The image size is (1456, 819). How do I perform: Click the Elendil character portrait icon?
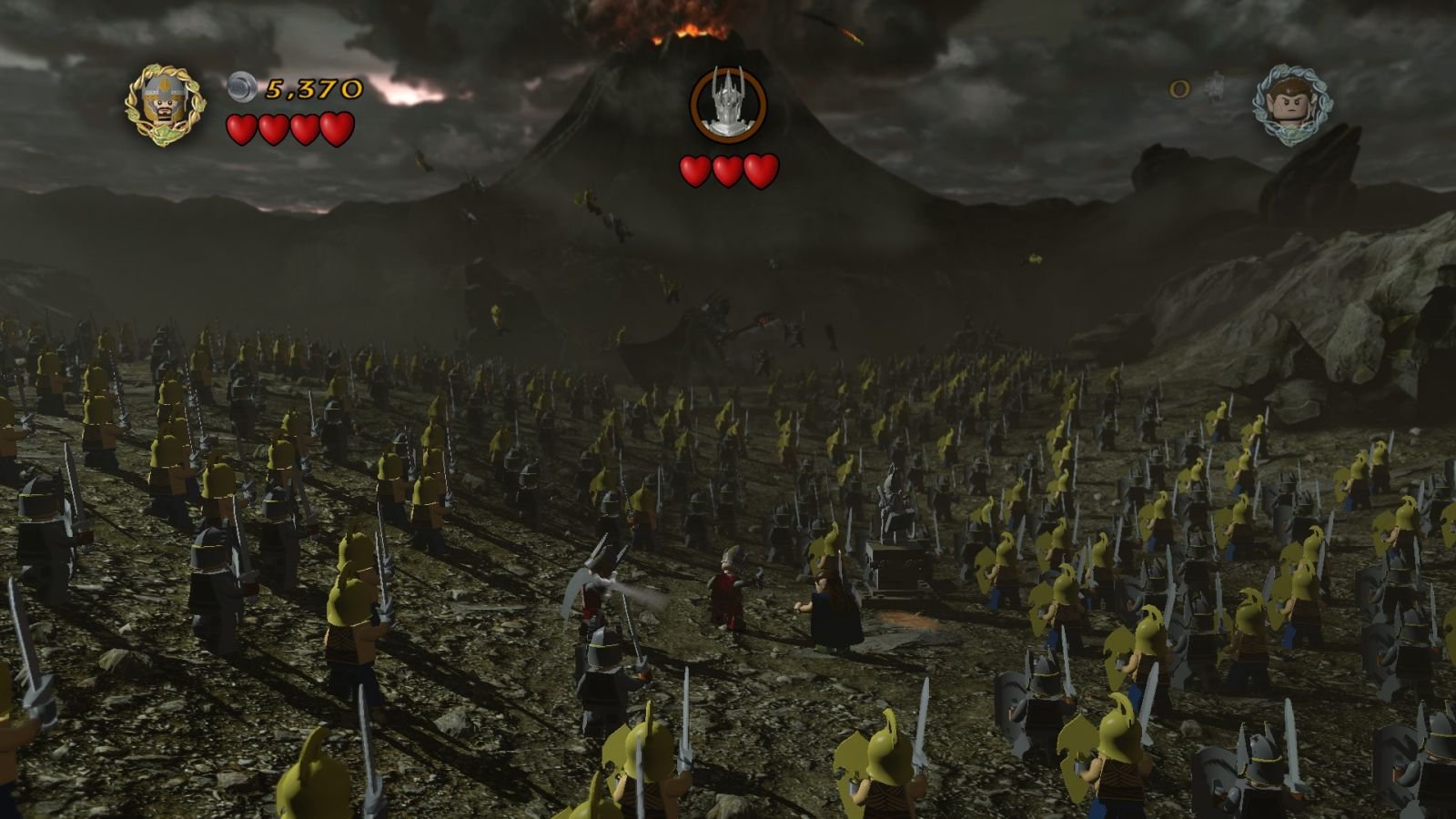pos(164,103)
